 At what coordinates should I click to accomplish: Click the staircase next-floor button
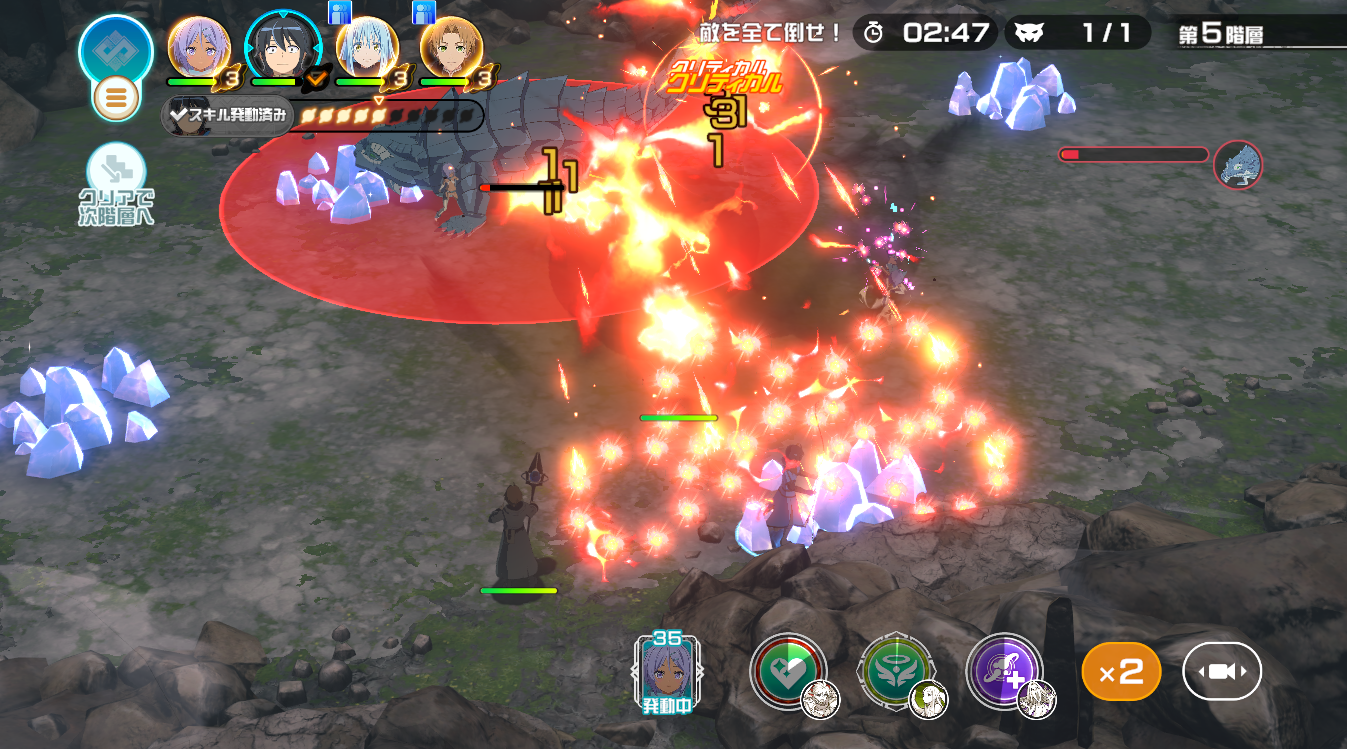(x=116, y=171)
